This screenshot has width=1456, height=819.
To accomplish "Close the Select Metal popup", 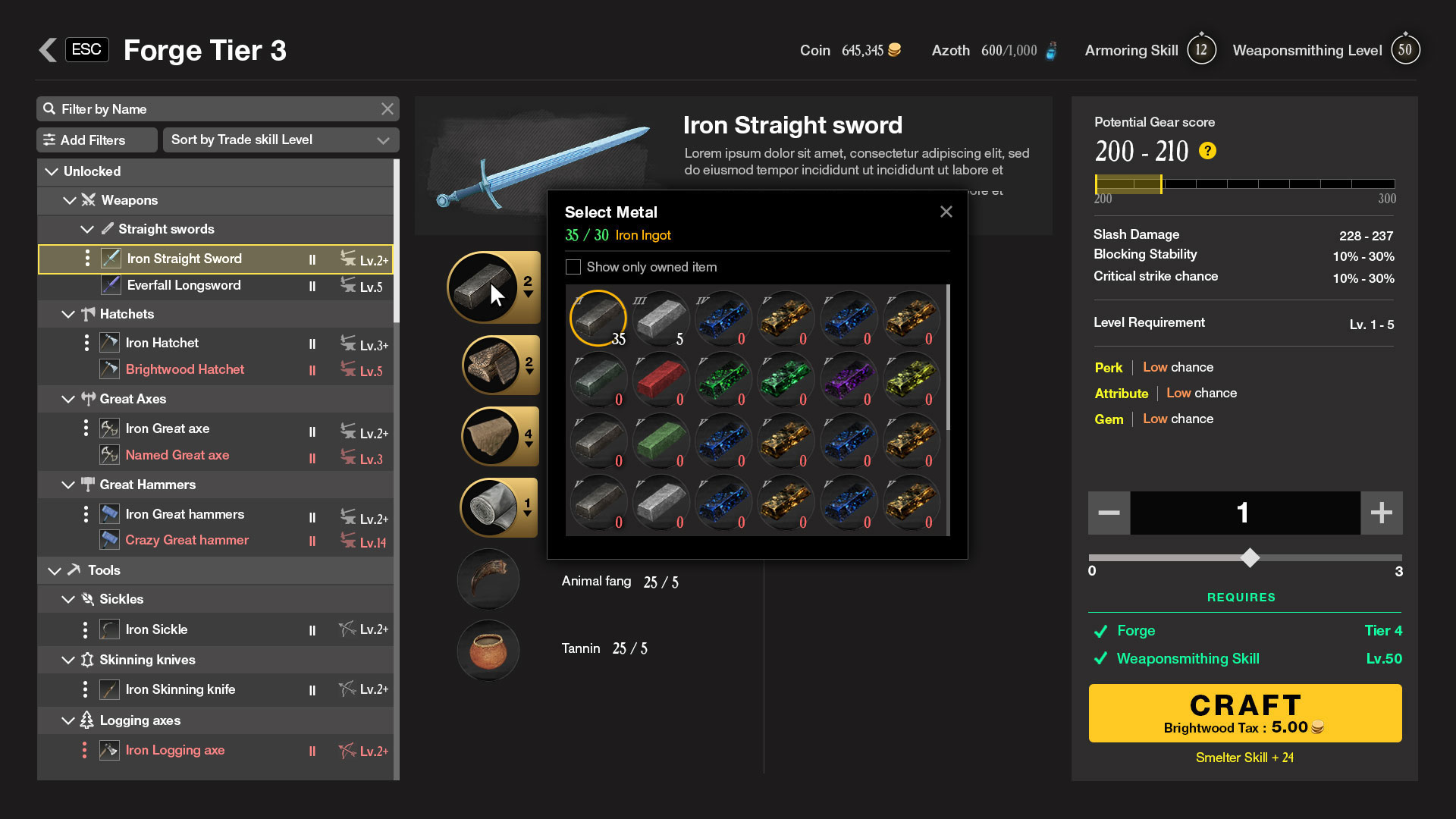I will click(x=946, y=212).
